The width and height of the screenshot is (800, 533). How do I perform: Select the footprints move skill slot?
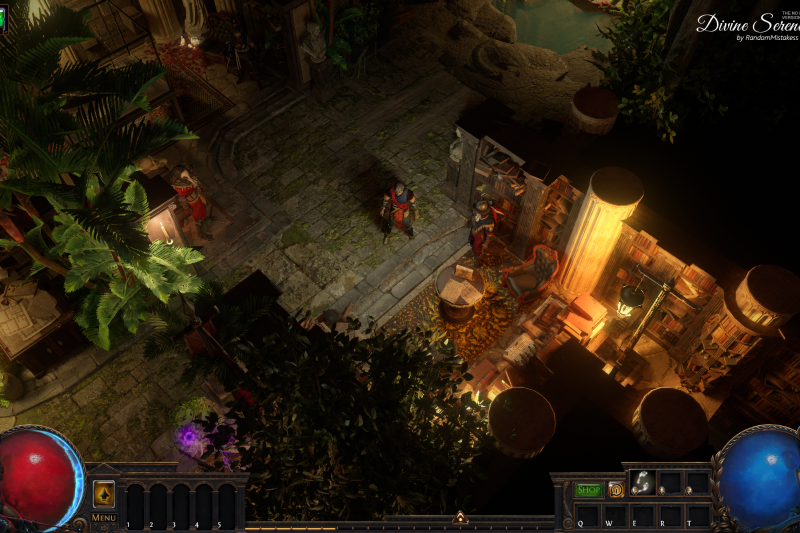point(642,484)
